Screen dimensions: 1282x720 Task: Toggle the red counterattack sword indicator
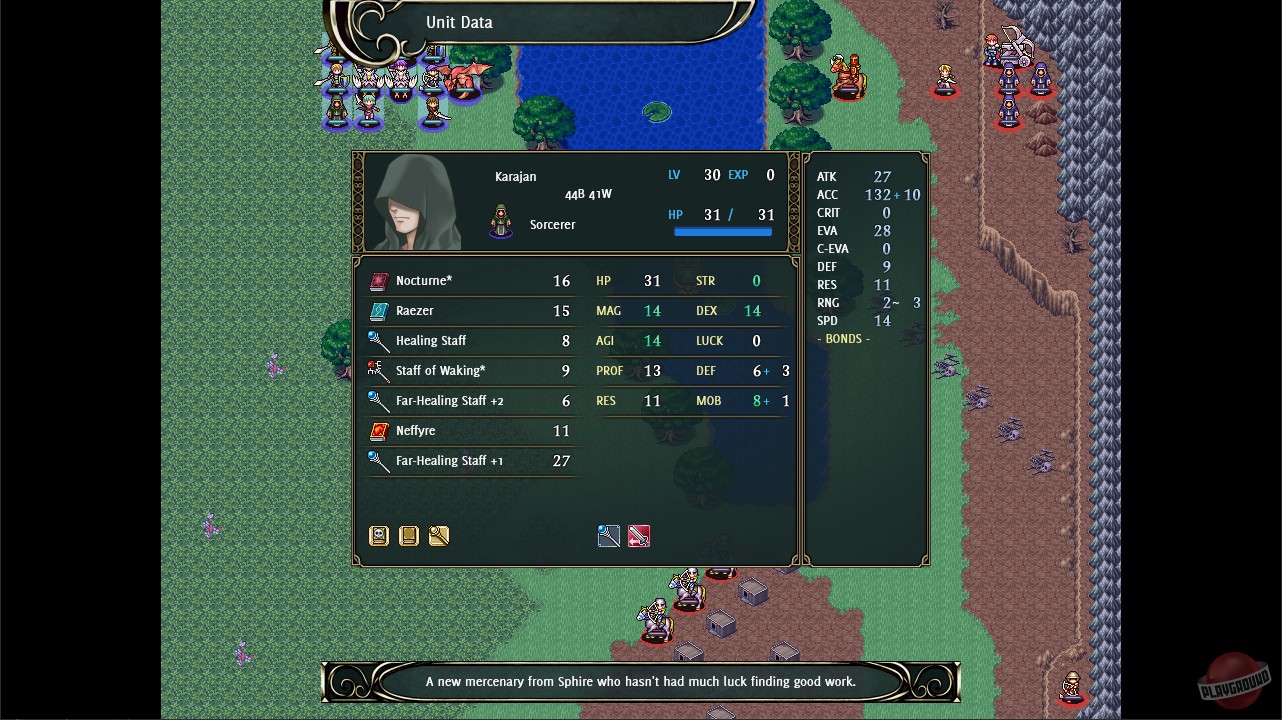click(x=638, y=536)
